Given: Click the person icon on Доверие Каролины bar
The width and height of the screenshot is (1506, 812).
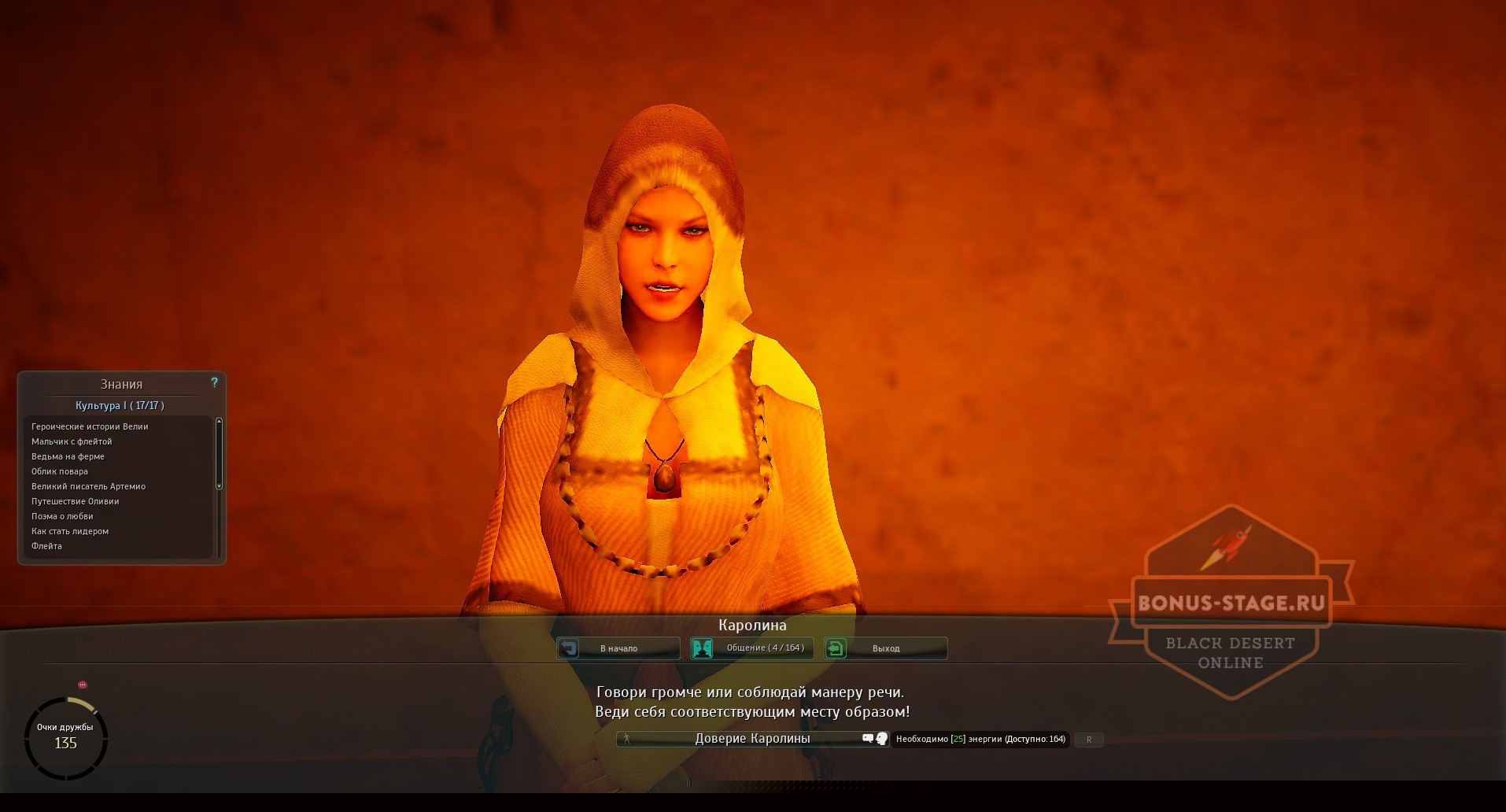Looking at the screenshot, I should pos(626,739).
